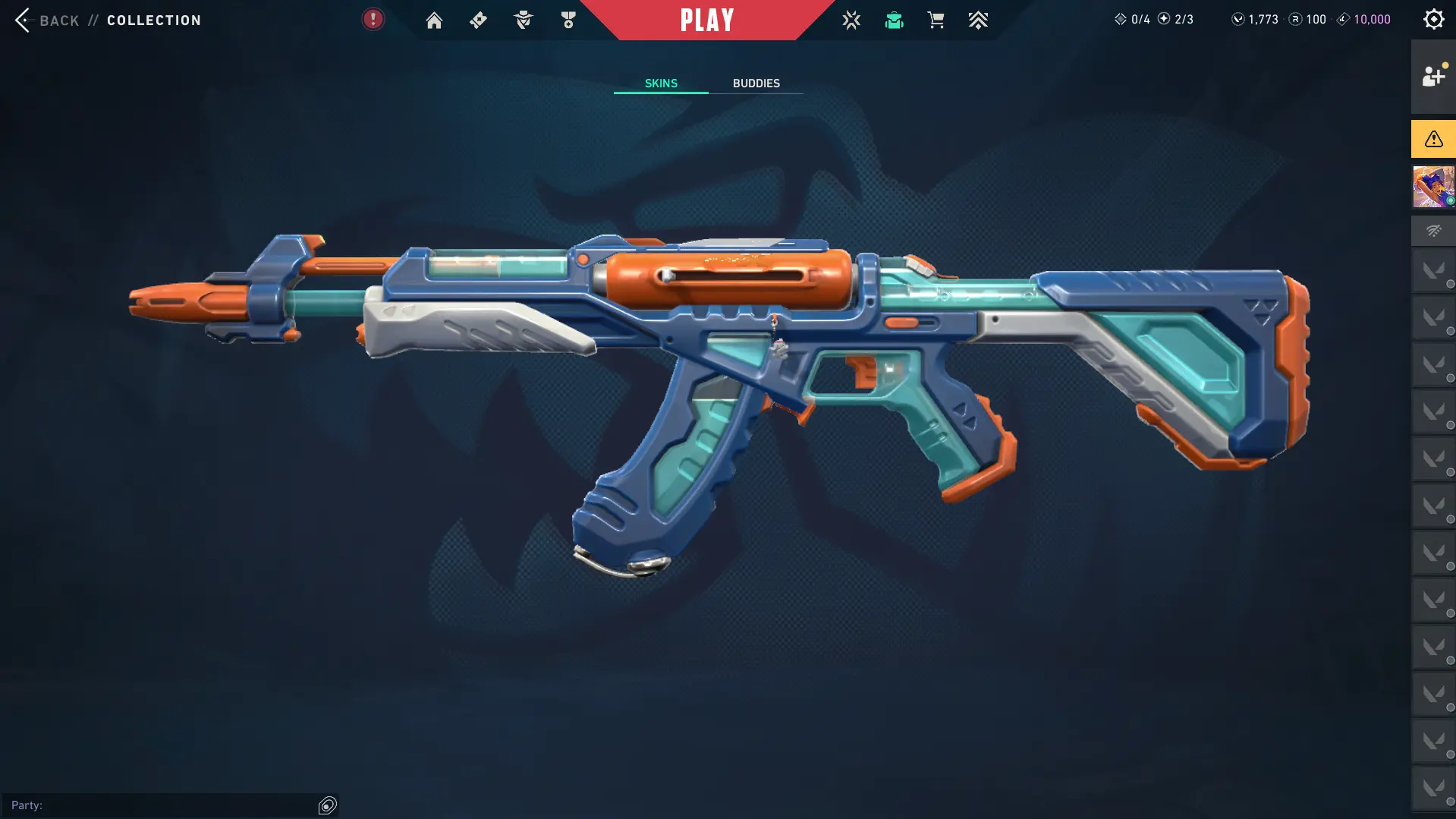Open the Esports star icon tab
Image resolution: width=1456 pixels, height=819 pixels.
[x=851, y=20]
